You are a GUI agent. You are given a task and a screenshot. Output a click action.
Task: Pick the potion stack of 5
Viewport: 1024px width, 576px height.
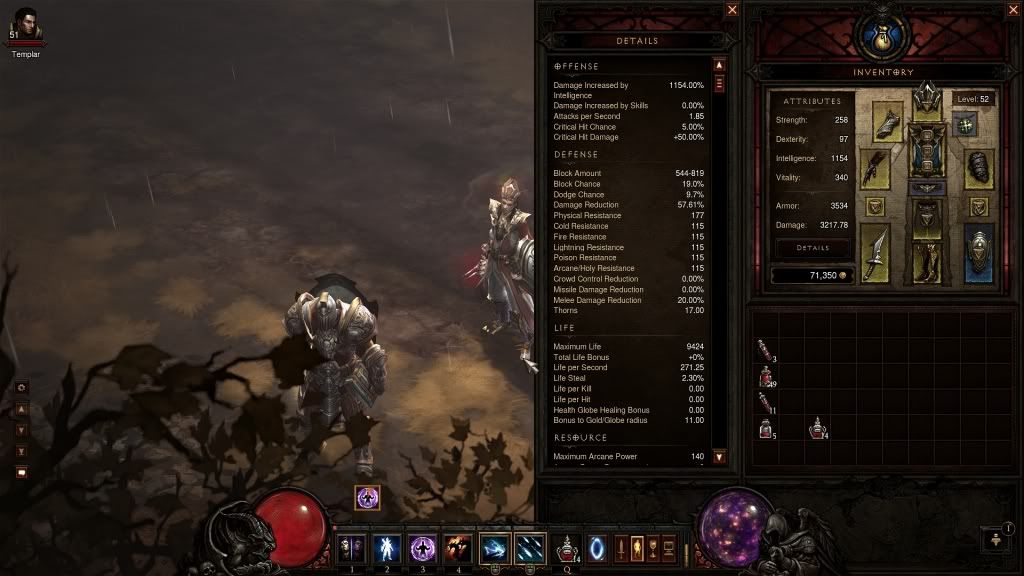pyautogui.click(x=766, y=429)
